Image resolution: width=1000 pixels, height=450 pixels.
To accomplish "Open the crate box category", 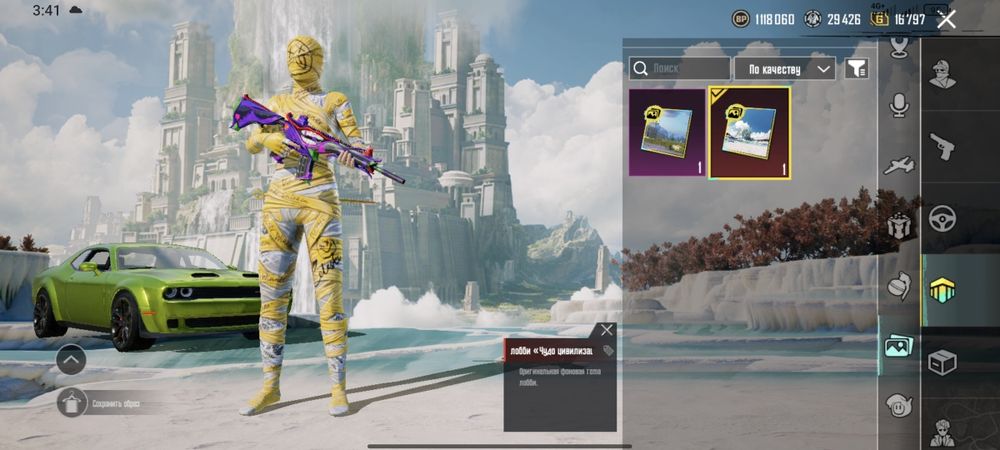I will 941,361.
